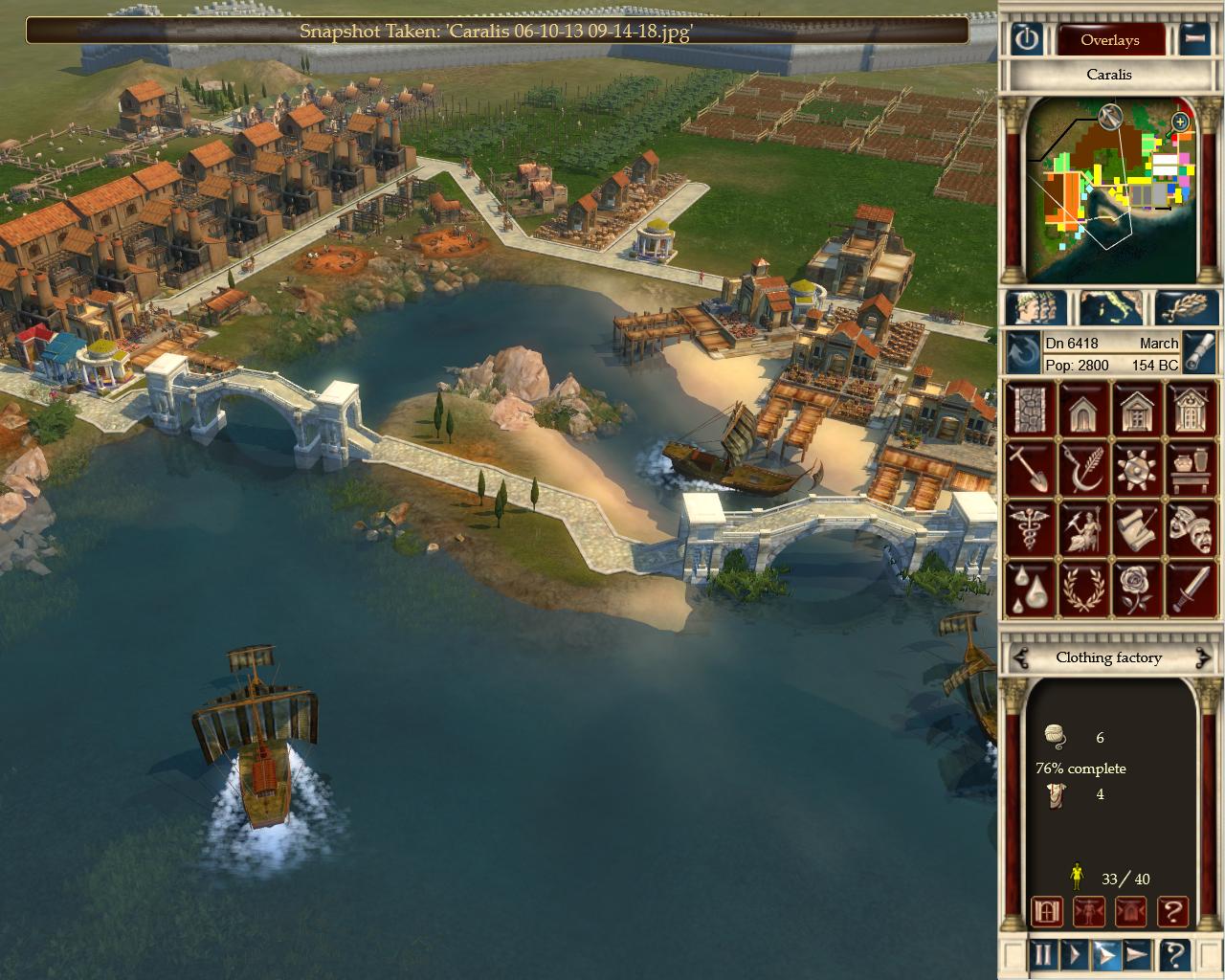Image resolution: width=1225 pixels, height=980 pixels.
Task: Open the advisors panel with Roman heads
Action: click(1036, 307)
